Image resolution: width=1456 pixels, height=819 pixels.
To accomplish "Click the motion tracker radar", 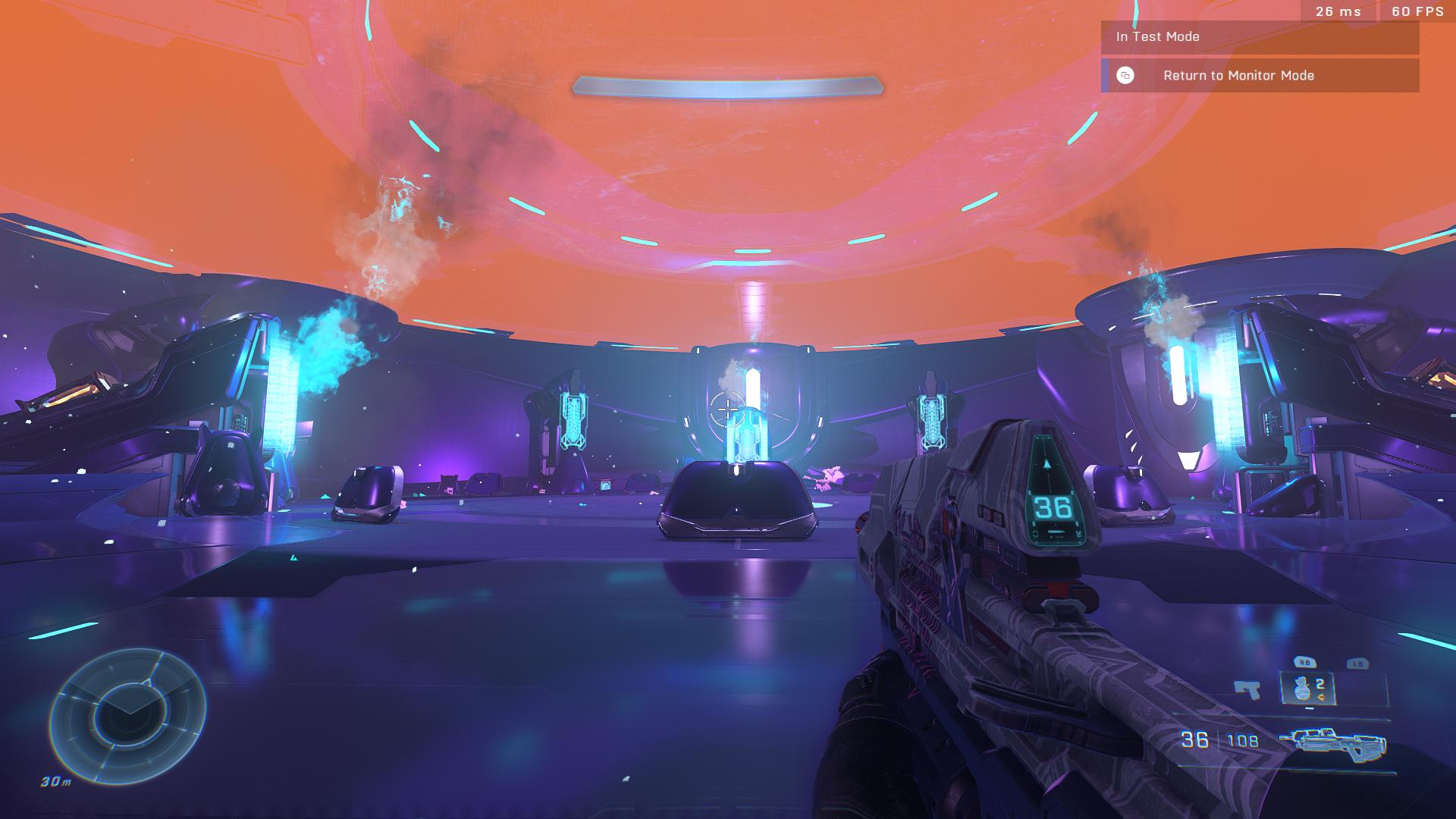I will (x=127, y=716).
